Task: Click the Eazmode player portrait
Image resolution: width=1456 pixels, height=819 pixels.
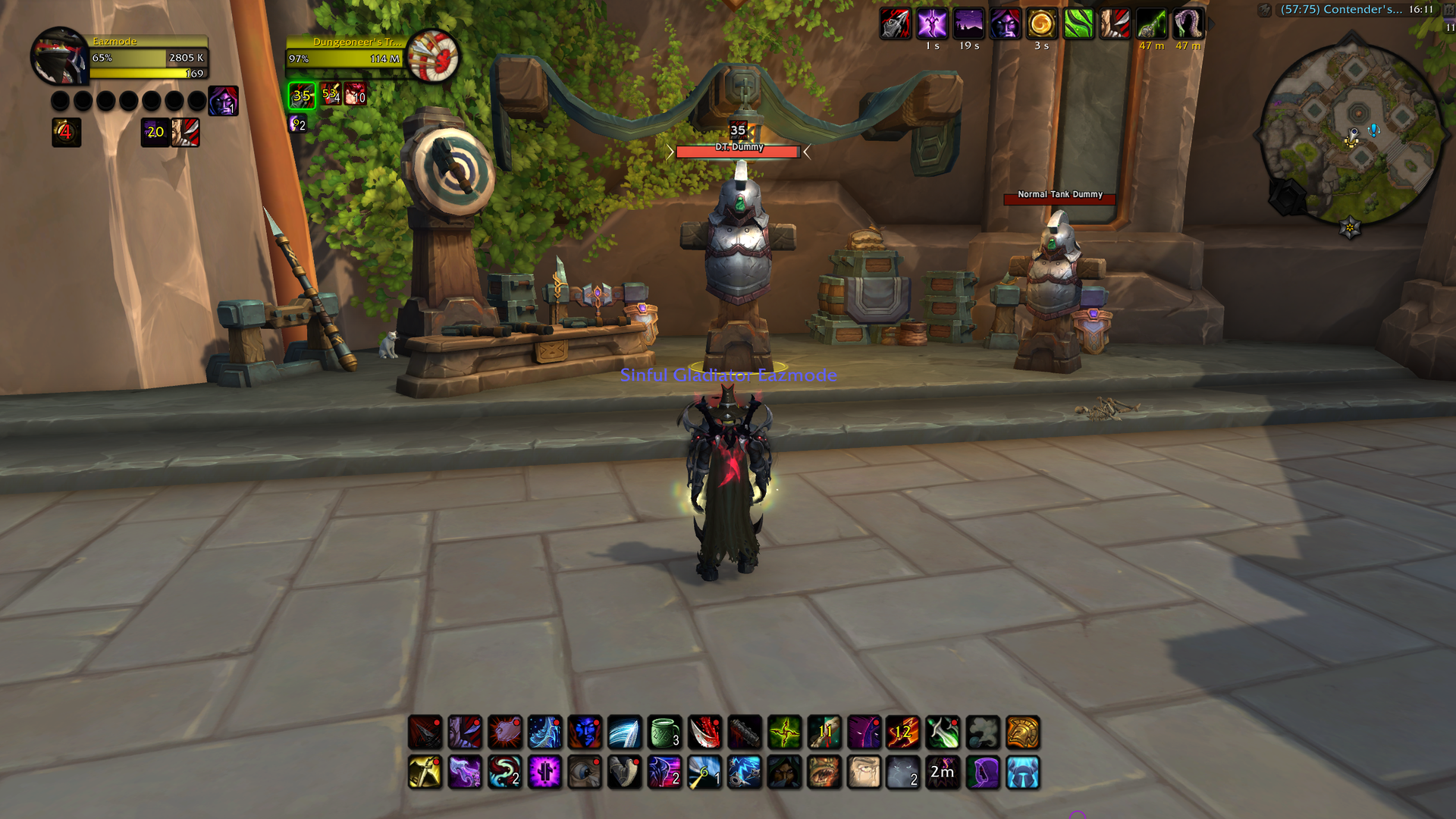Action: [x=59, y=57]
